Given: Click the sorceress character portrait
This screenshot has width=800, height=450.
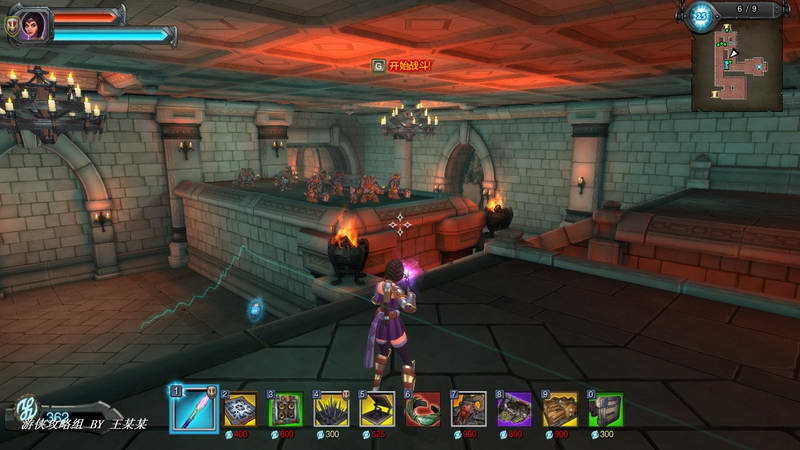Looking at the screenshot, I should 33,24.
